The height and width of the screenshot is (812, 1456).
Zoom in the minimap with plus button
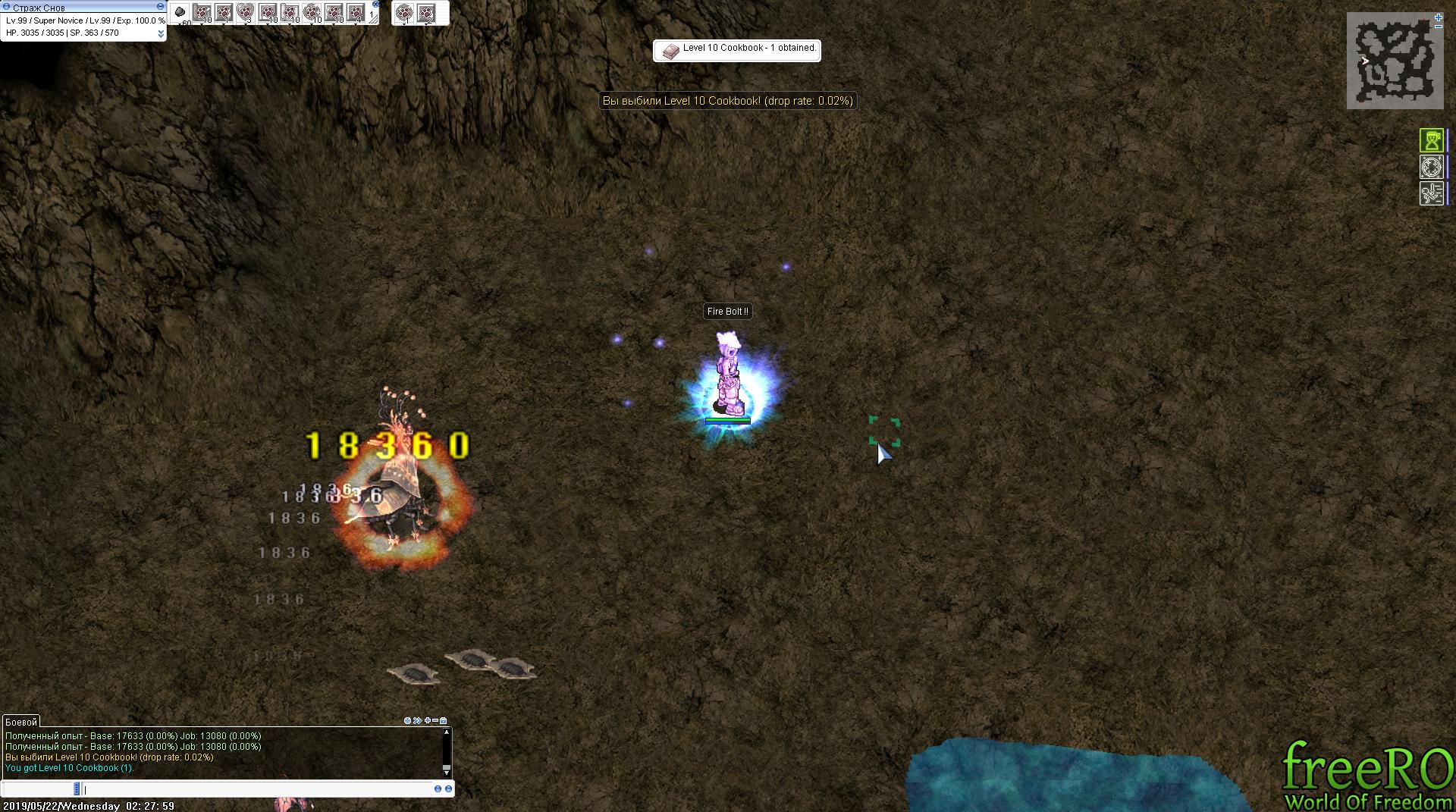[x=1439, y=17]
